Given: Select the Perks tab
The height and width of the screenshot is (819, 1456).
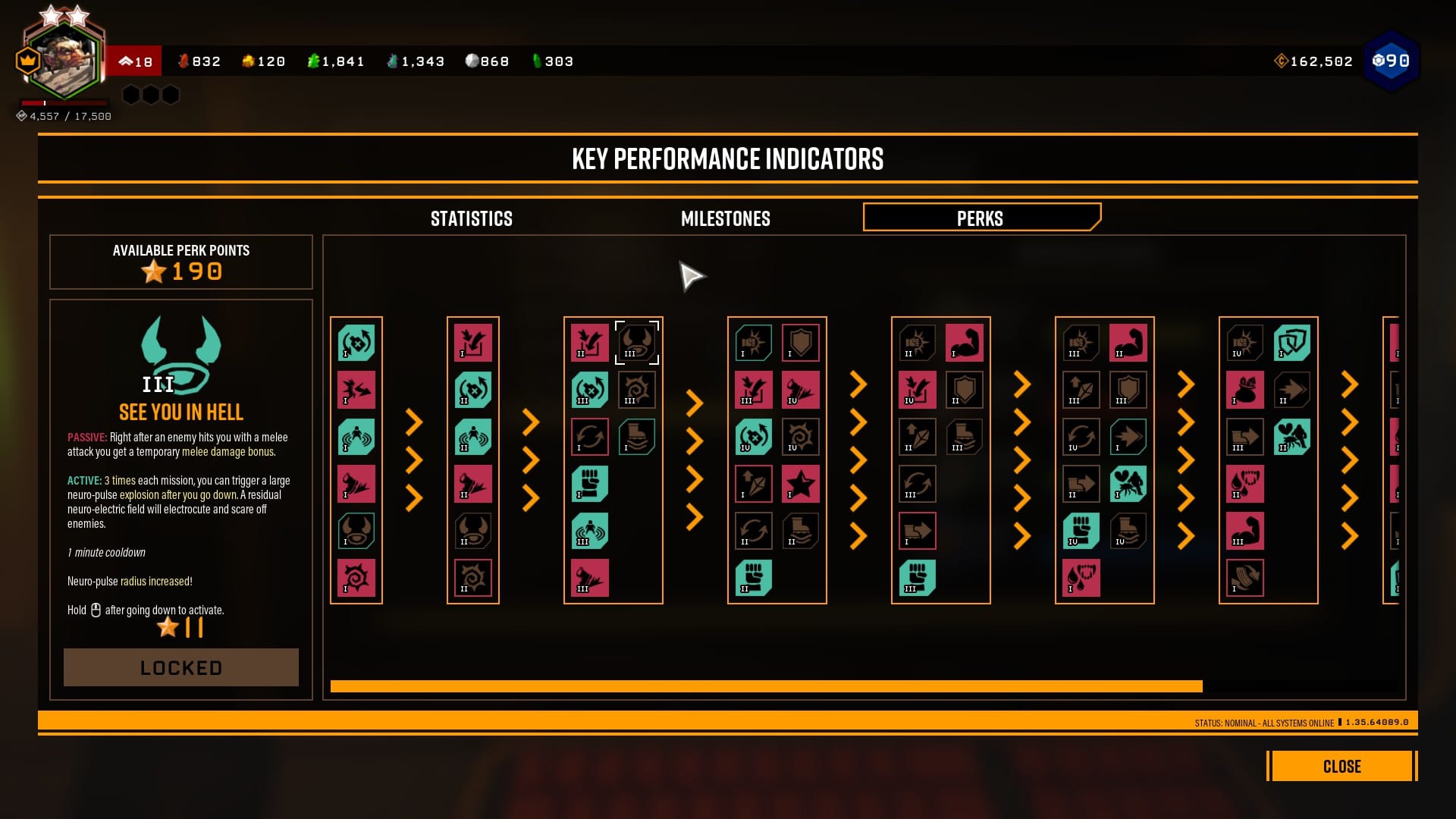Looking at the screenshot, I should 981,218.
